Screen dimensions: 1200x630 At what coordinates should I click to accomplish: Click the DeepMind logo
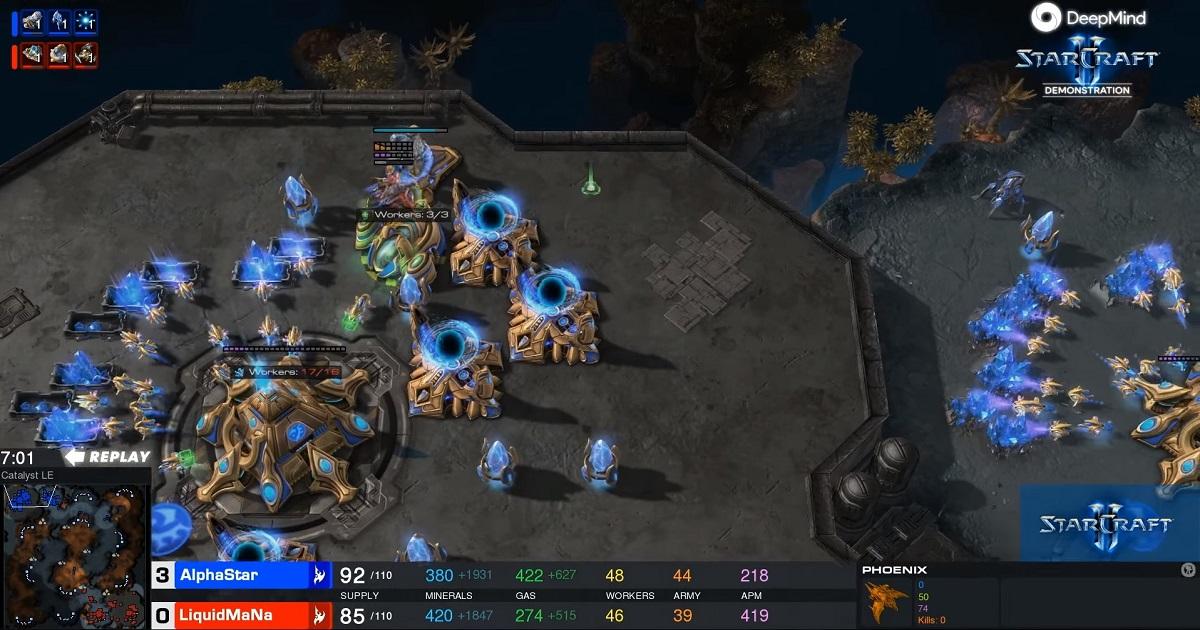coord(1088,18)
